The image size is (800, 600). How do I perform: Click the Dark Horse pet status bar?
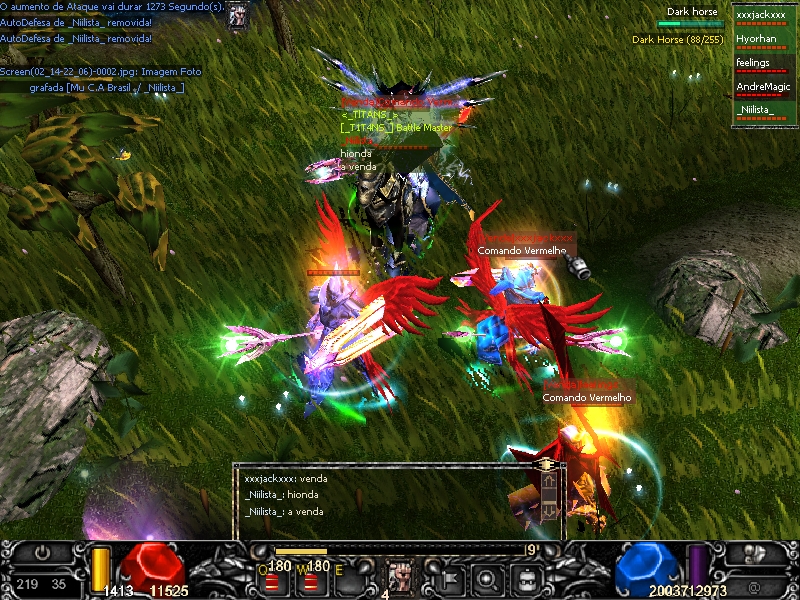click(689, 24)
